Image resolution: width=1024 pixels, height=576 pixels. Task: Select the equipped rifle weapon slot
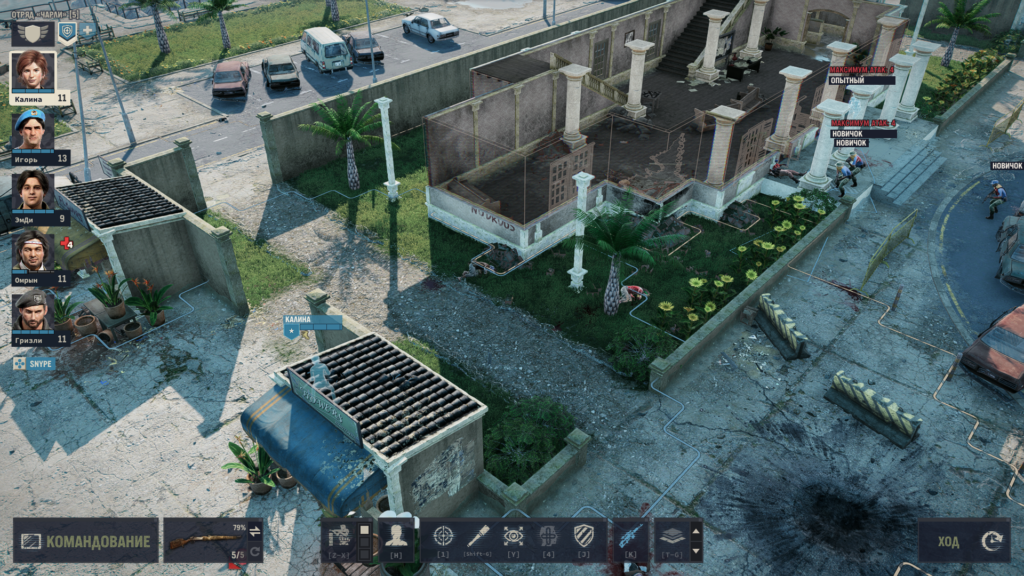205,541
